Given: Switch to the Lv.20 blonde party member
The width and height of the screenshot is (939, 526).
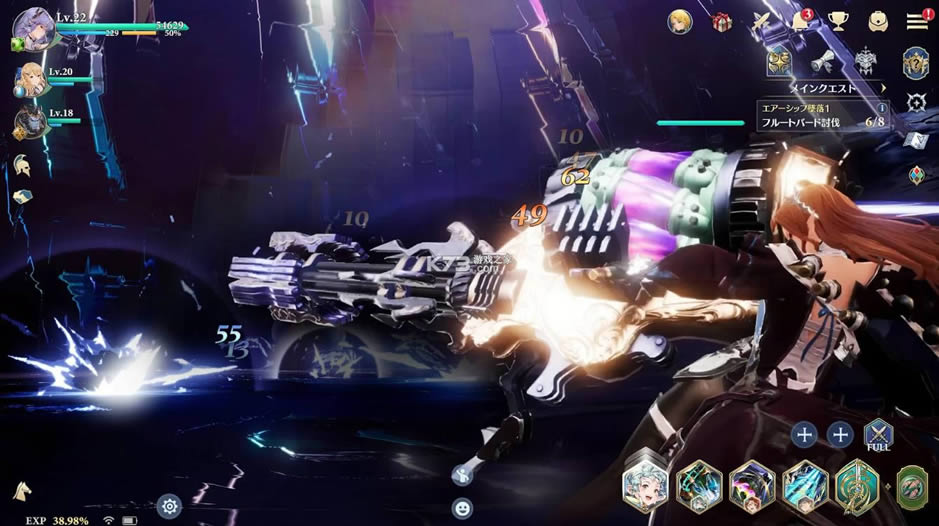Looking at the screenshot, I should 29,80.
